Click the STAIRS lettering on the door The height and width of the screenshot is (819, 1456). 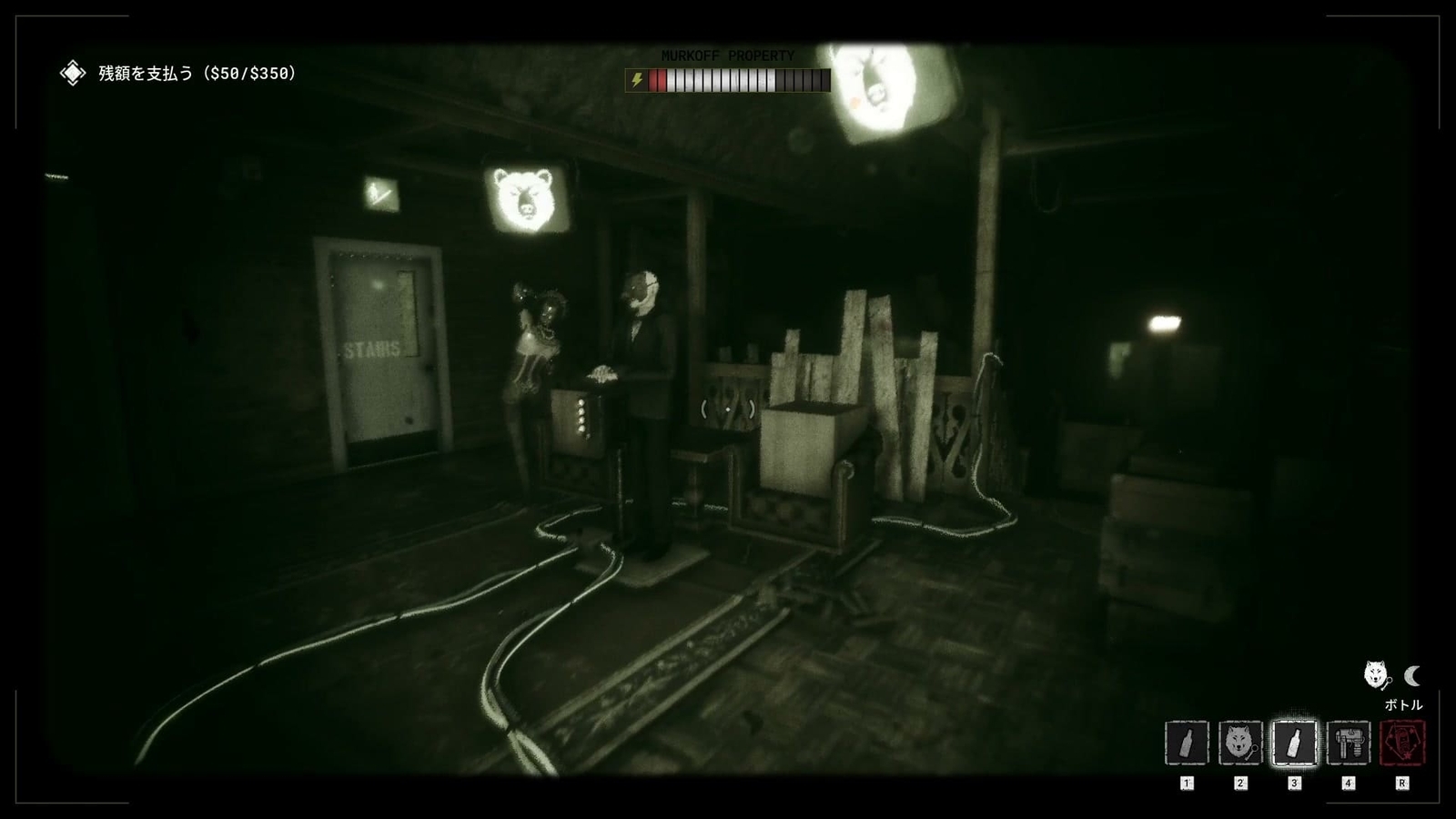pos(373,349)
